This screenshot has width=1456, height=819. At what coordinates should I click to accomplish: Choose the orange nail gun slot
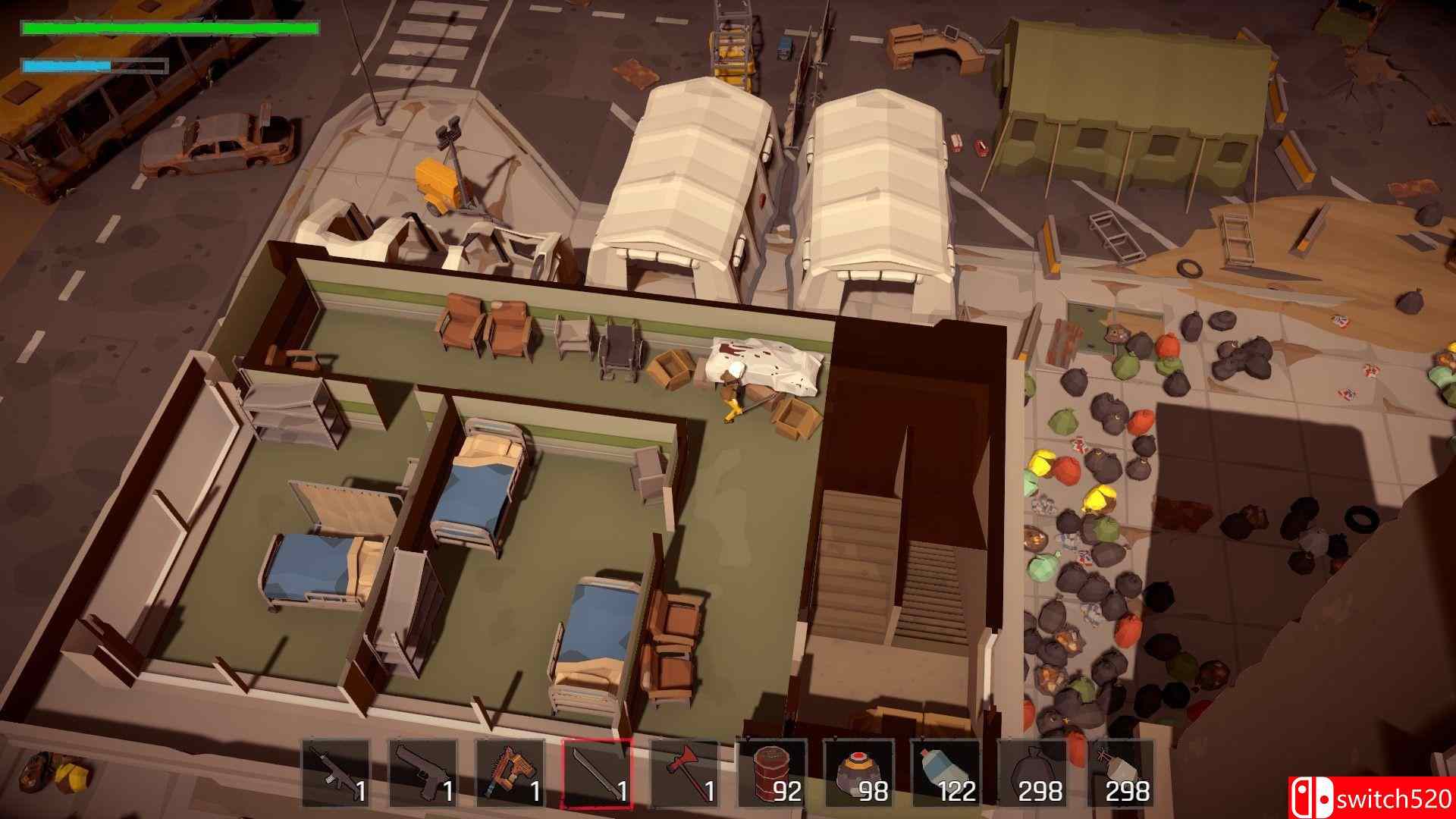(x=510, y=773)
